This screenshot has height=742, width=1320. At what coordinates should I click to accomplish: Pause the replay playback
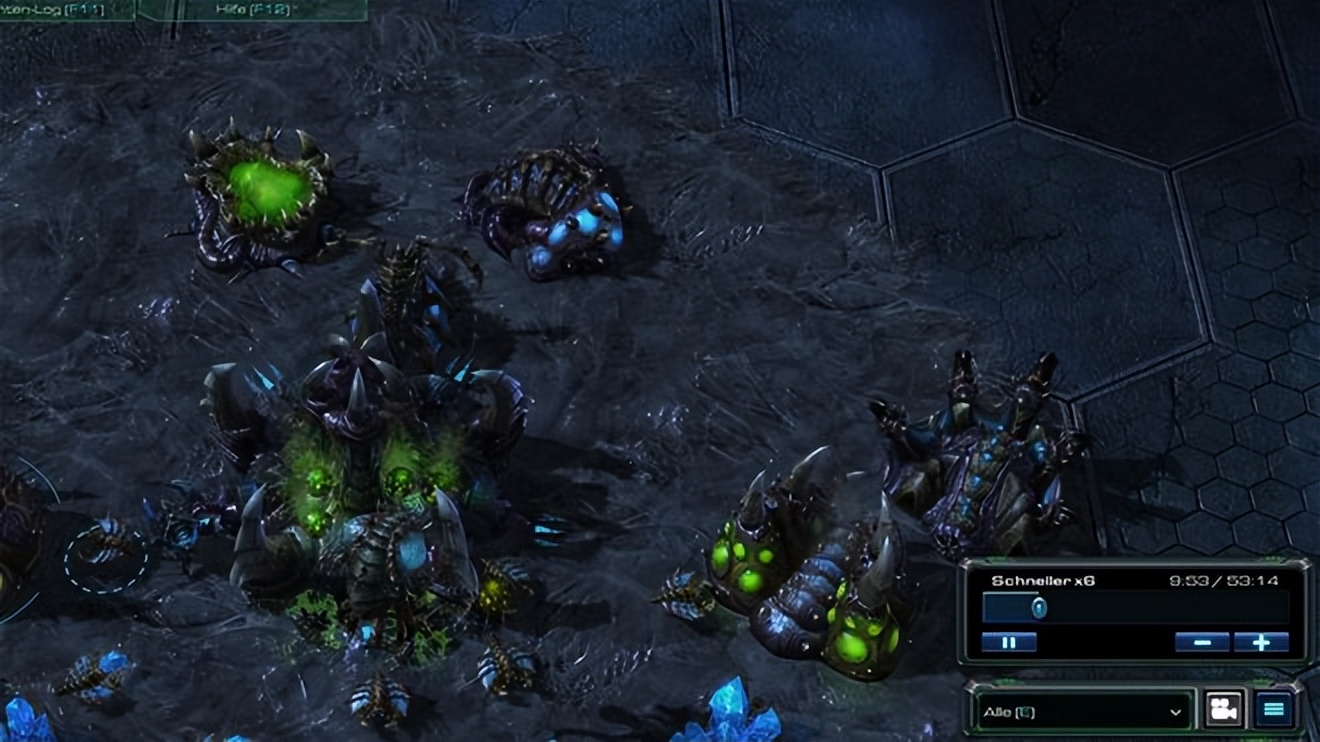(1008, 642)
